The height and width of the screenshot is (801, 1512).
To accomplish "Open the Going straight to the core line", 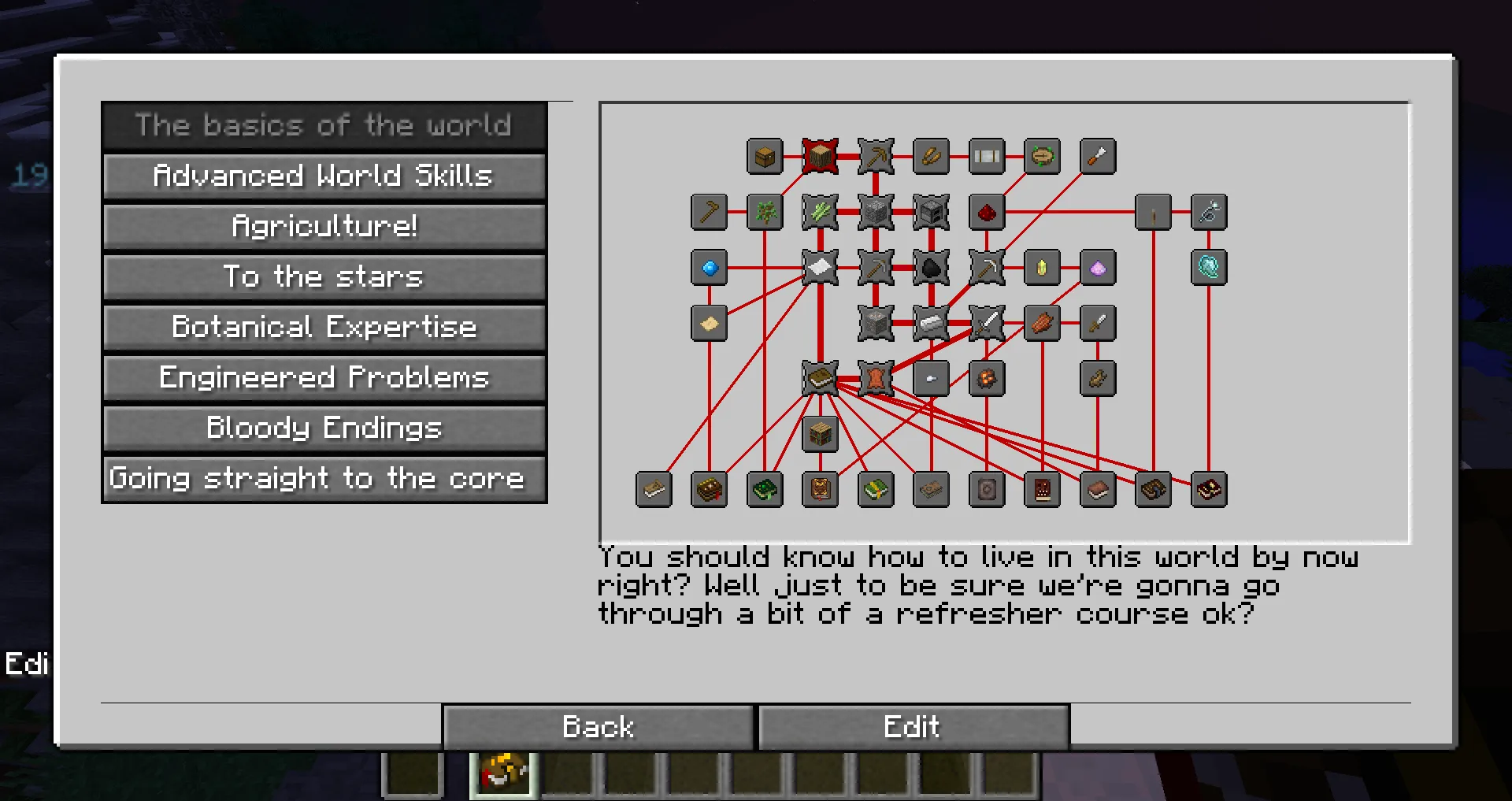I will click(324, 478).
